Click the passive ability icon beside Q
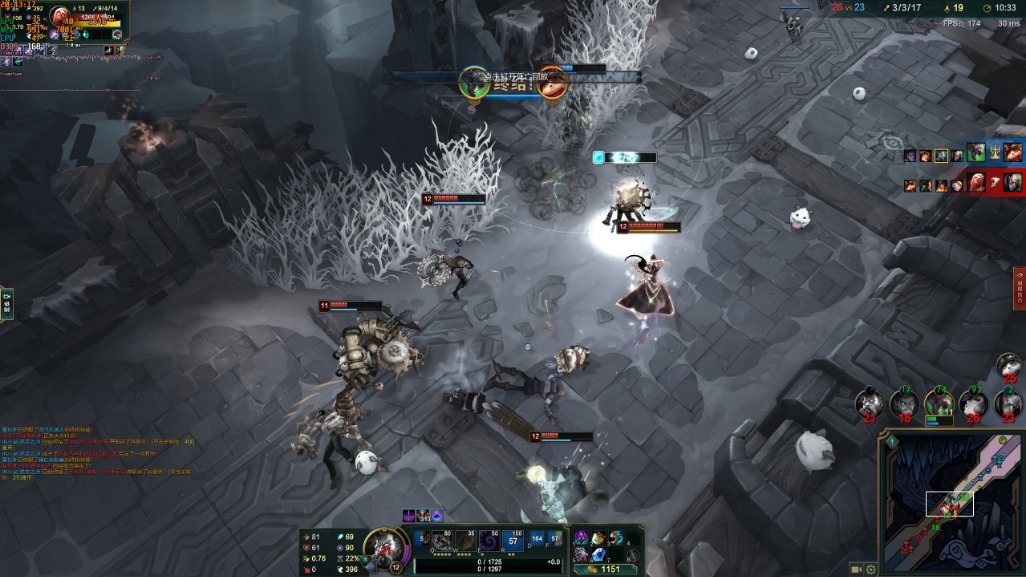The width and height of the screenshot is (1026, 577). 423,540
